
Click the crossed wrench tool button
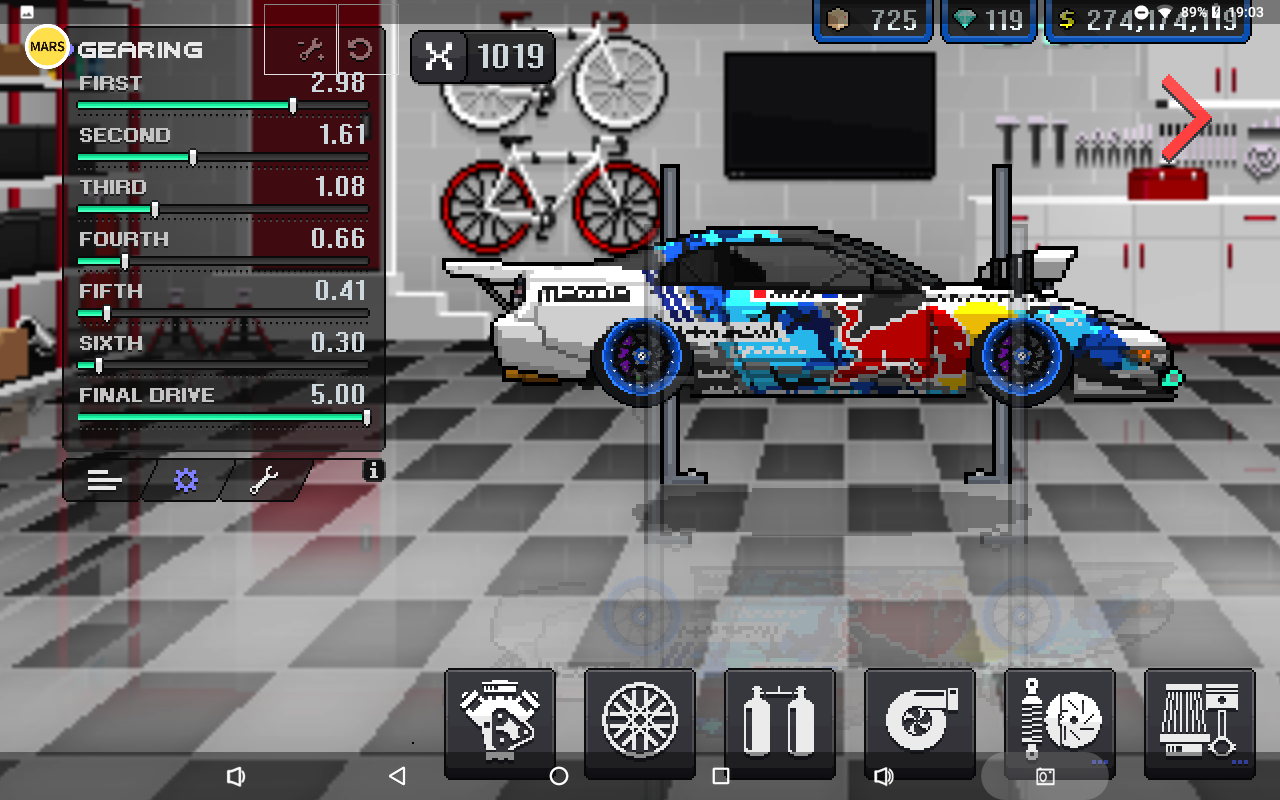[310, 50]
